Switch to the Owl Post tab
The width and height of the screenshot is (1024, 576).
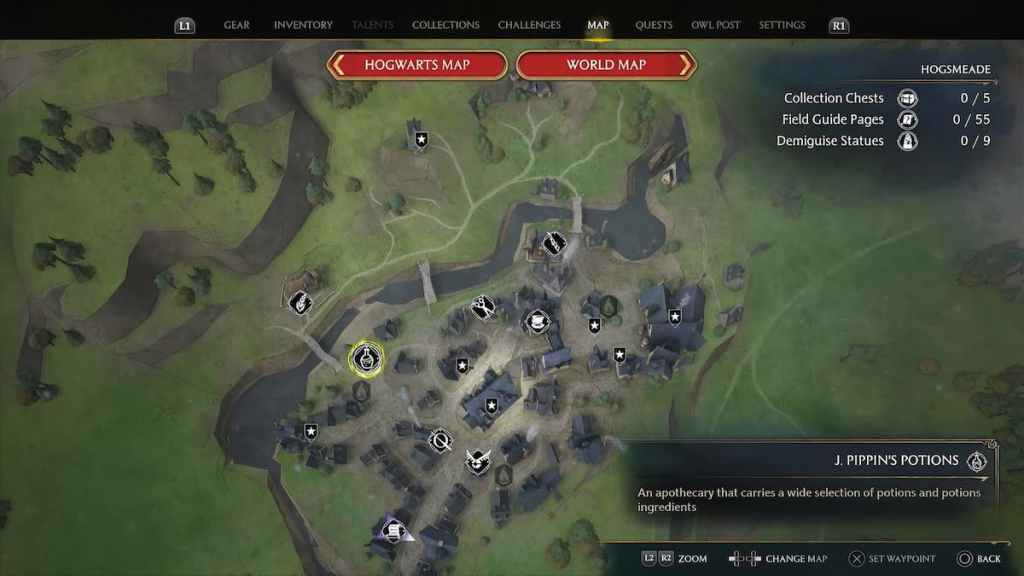(x=715, y=25)
